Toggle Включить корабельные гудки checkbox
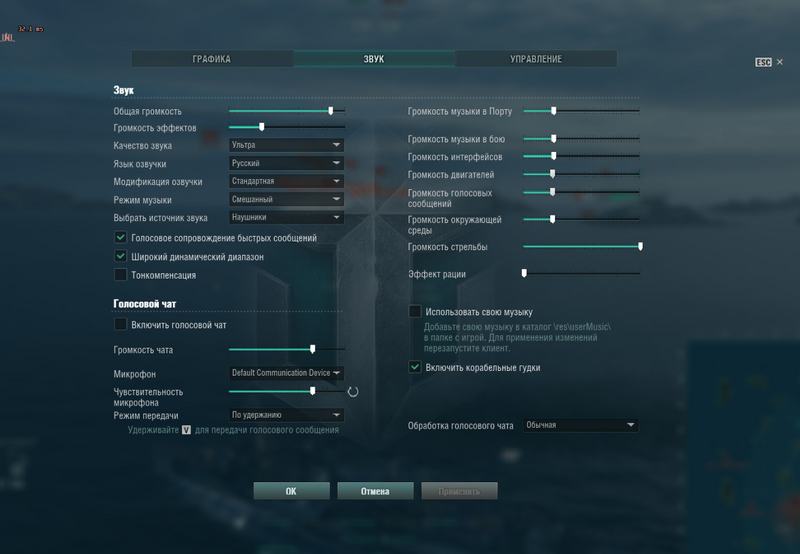This screenshot has height=554, width=800. pos(415,367)
